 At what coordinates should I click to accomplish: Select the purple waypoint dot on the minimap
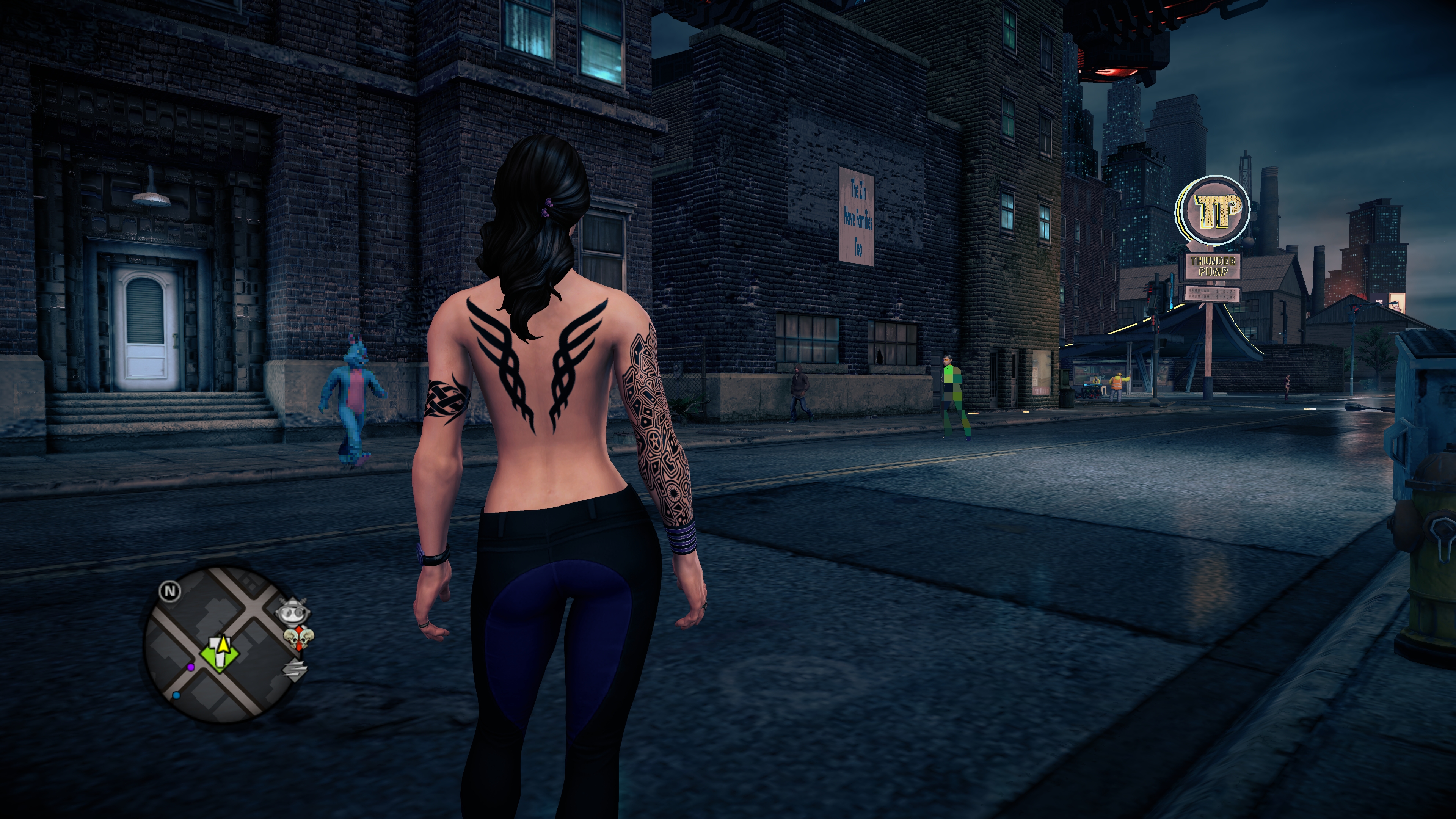(x=191, y=668)
